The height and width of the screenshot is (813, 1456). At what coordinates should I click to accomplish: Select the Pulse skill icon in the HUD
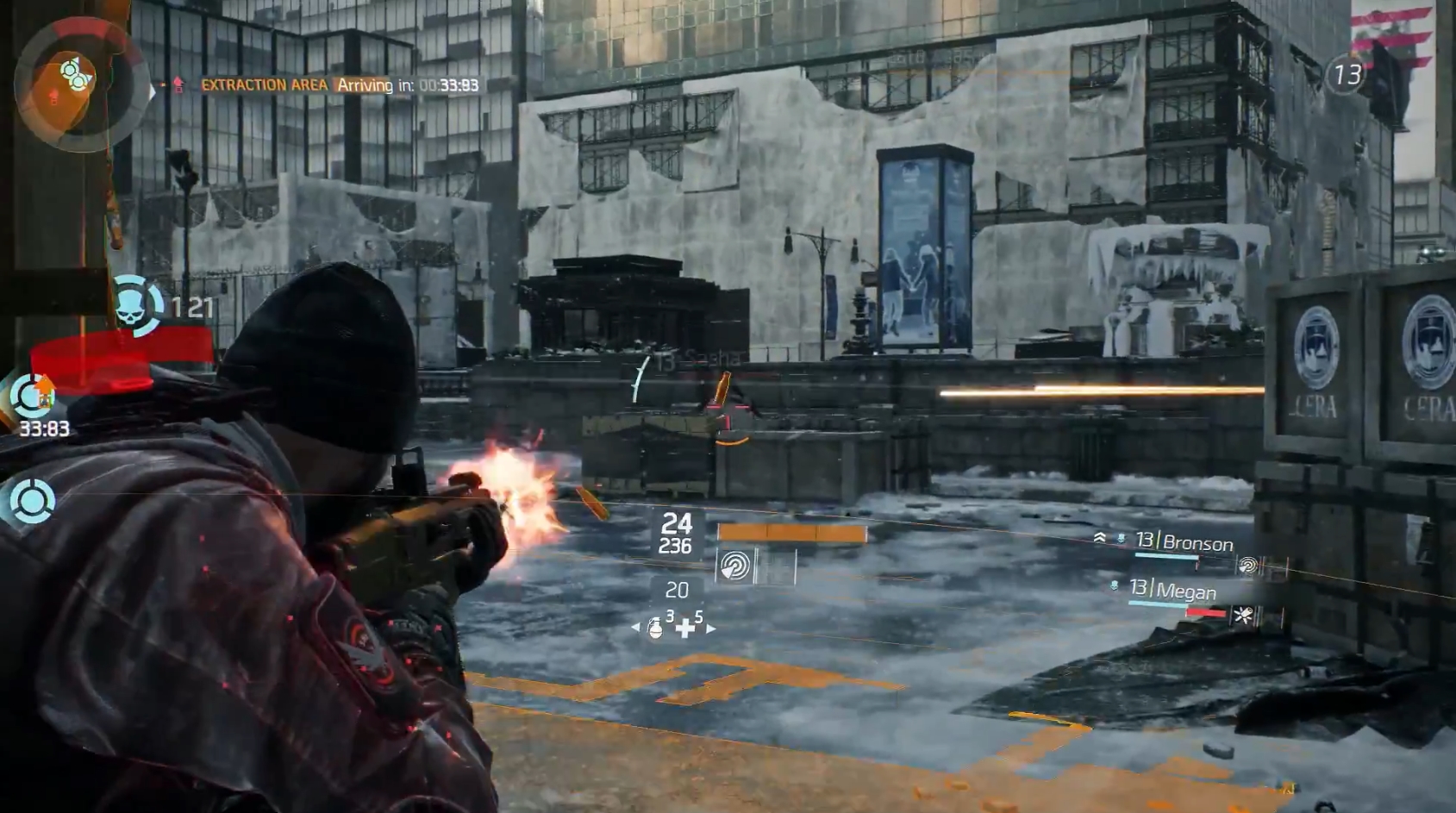coord(734,566)
